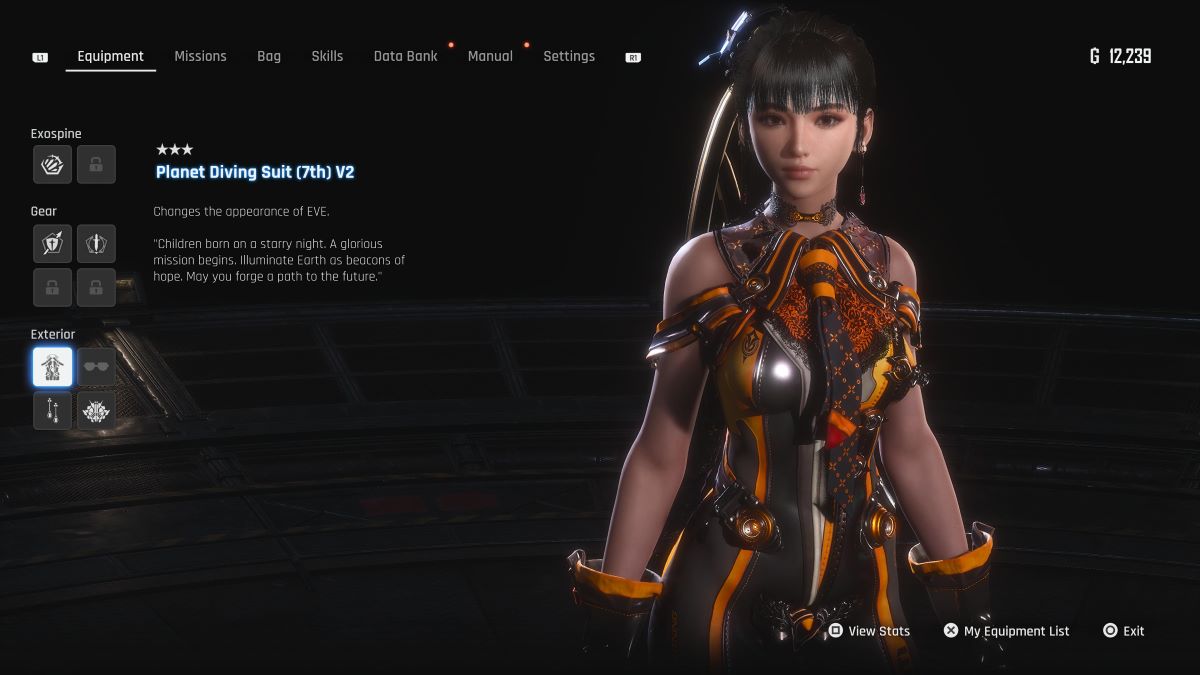Show the Manual tab

pos(490,56)
